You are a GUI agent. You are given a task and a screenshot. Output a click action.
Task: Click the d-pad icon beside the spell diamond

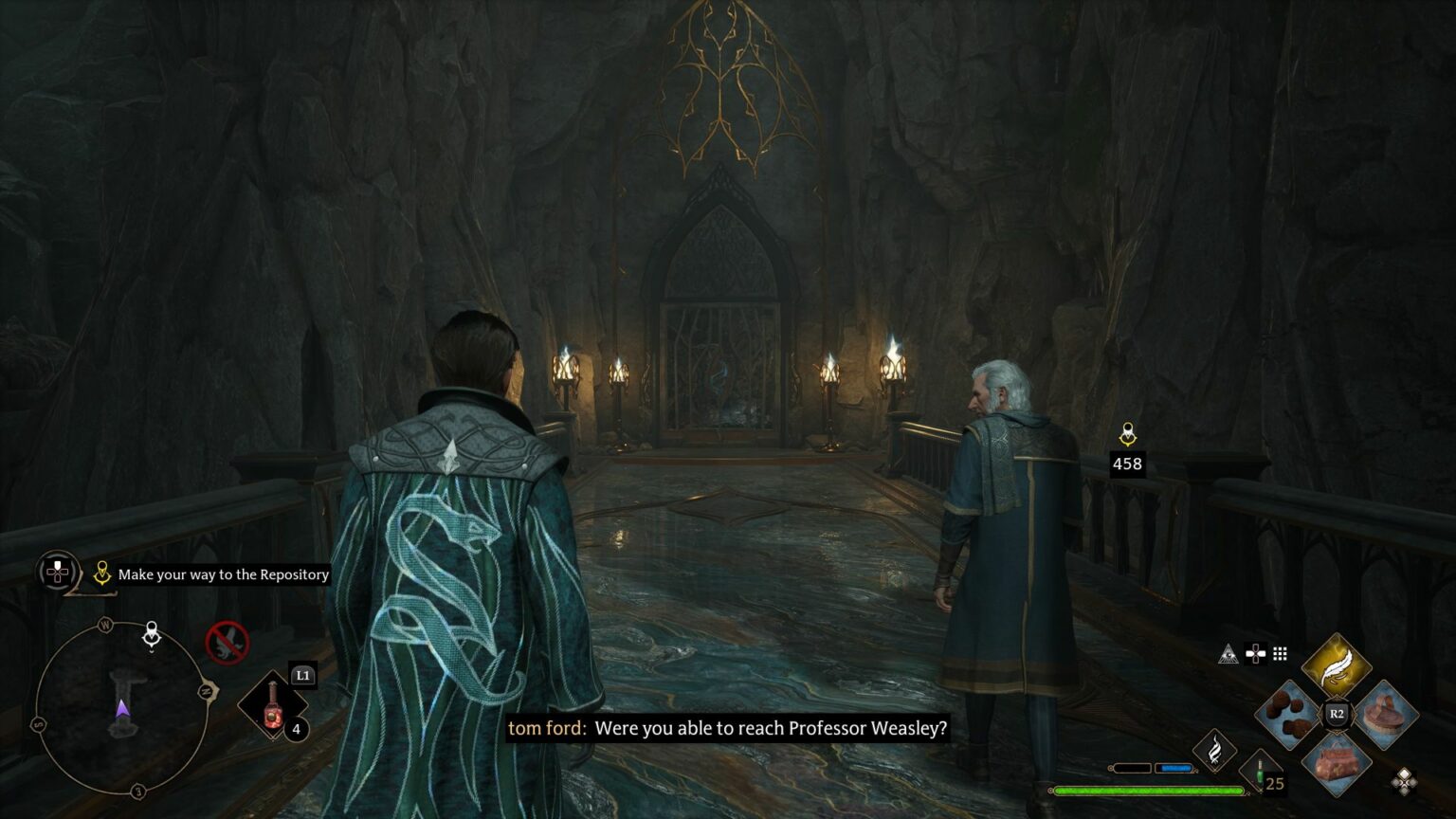tap(1255, 653)
